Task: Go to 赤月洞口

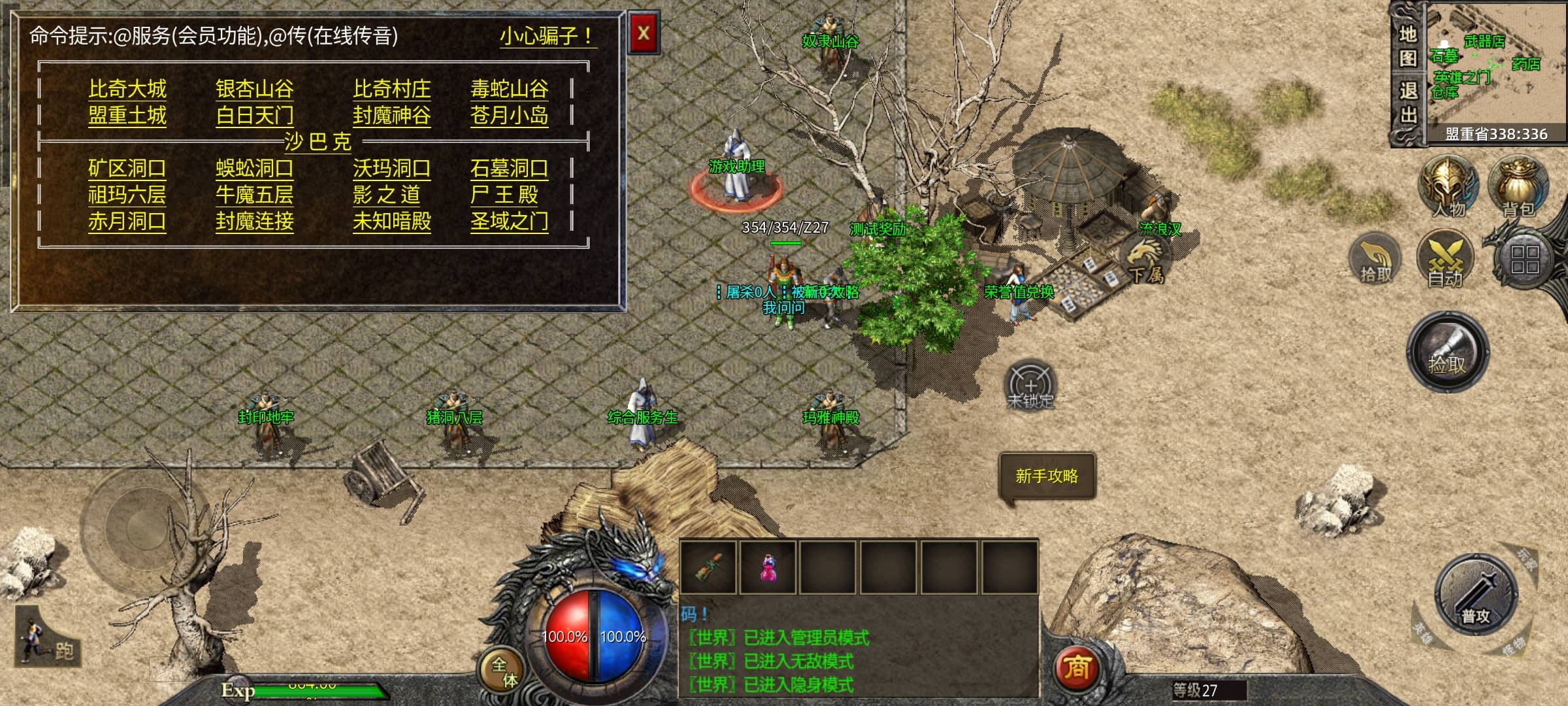Action: click(x=127, y=222)
